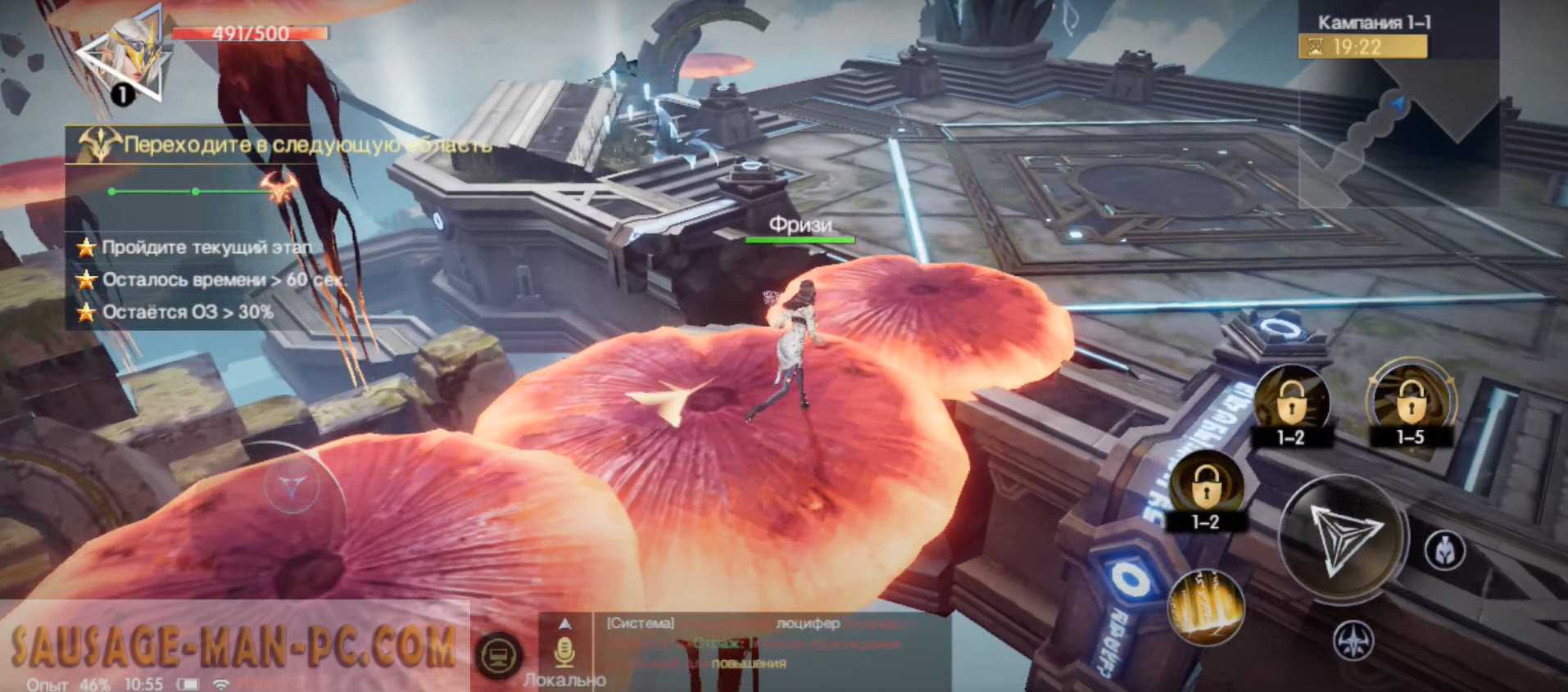The width and height of the screenshot is (1568, 692).
Task: Open the hero portrait panel
Action: click(131, 57)
